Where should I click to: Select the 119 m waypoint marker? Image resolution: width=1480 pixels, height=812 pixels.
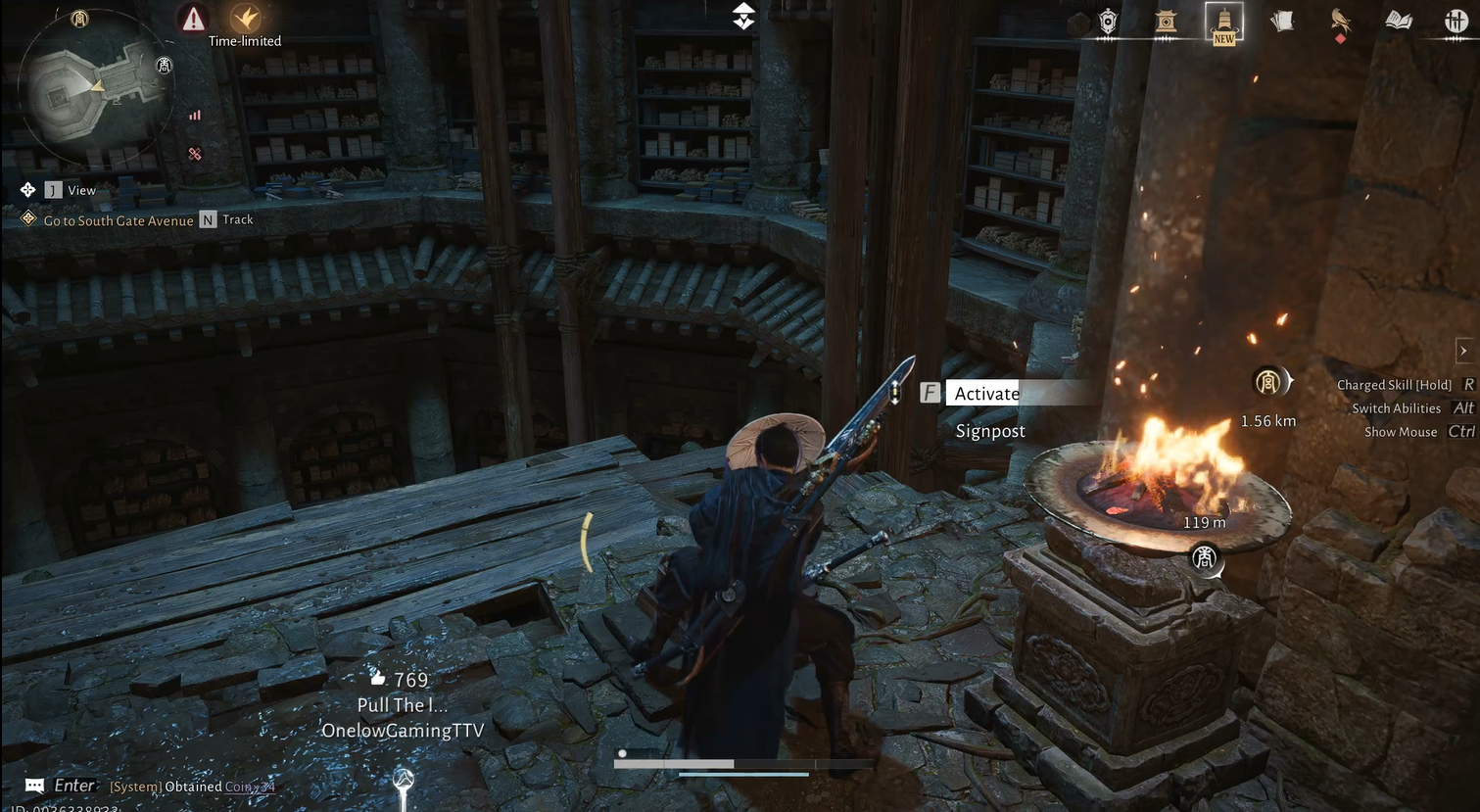[1204, 557]
